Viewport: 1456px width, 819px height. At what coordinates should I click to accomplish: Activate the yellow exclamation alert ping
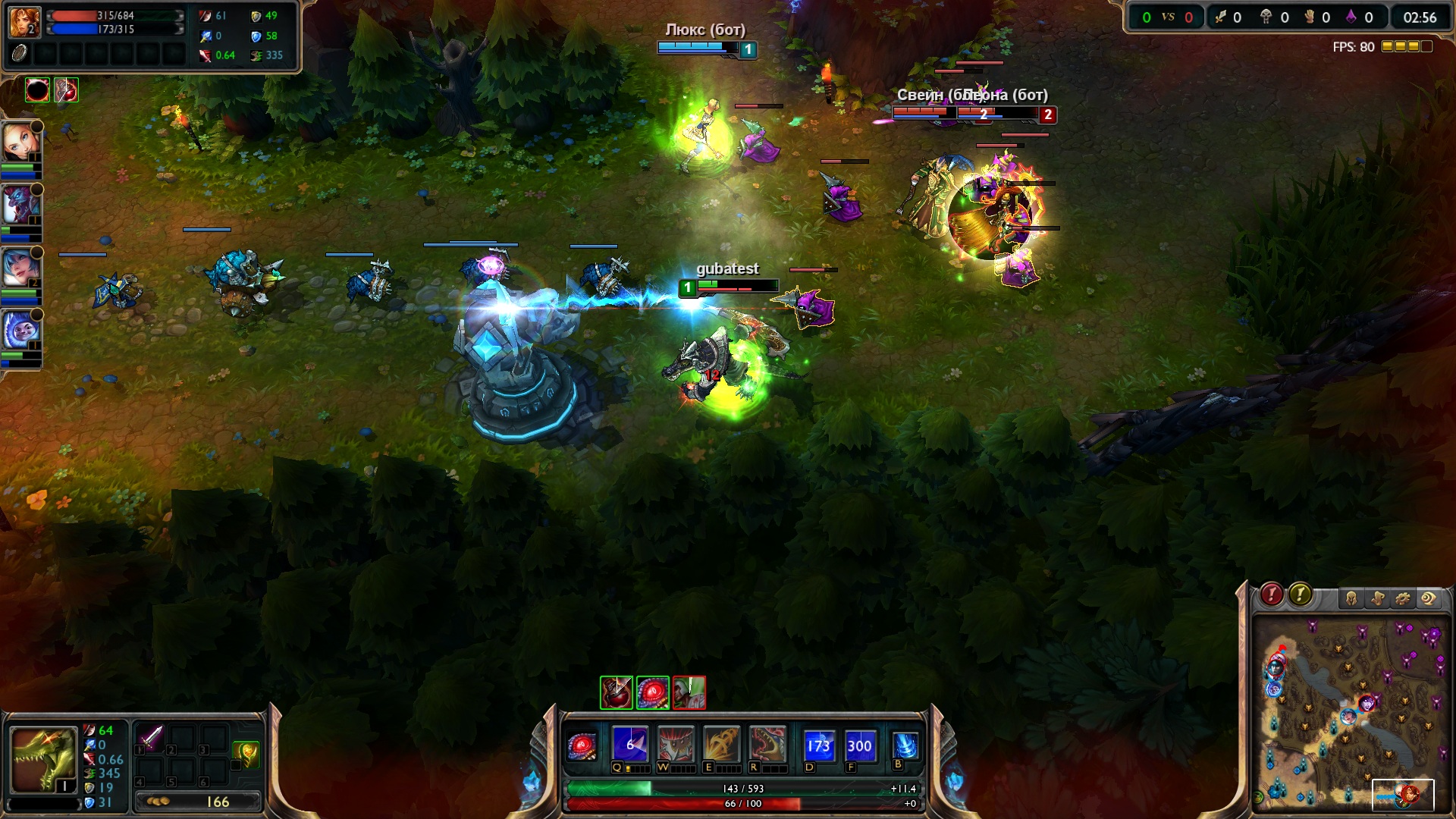1301,595
